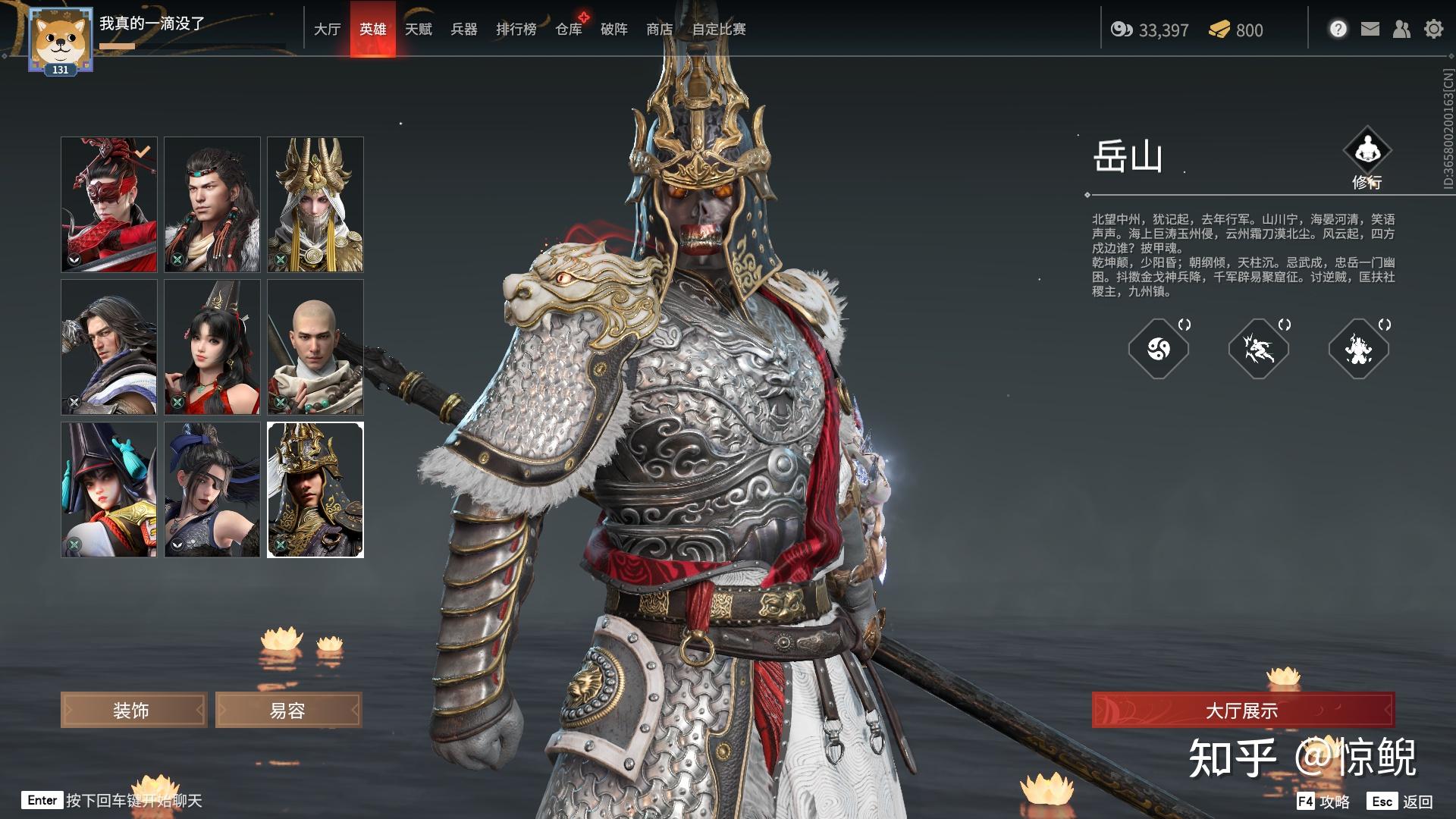Open the 大厅 lobby tab
1456x819 pixels.
[x=327, y=30]
